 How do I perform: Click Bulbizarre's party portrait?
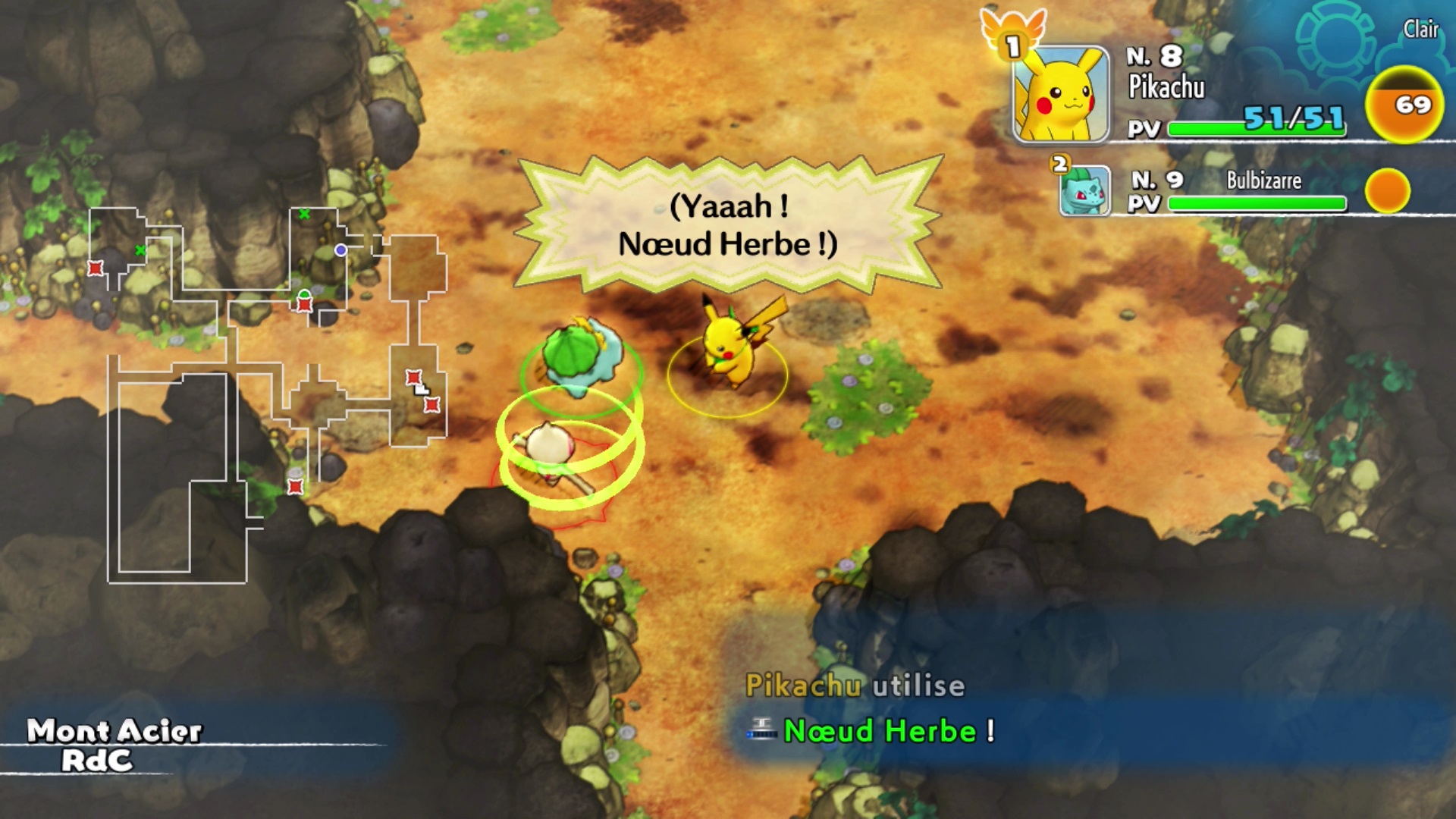point(1084,191)
